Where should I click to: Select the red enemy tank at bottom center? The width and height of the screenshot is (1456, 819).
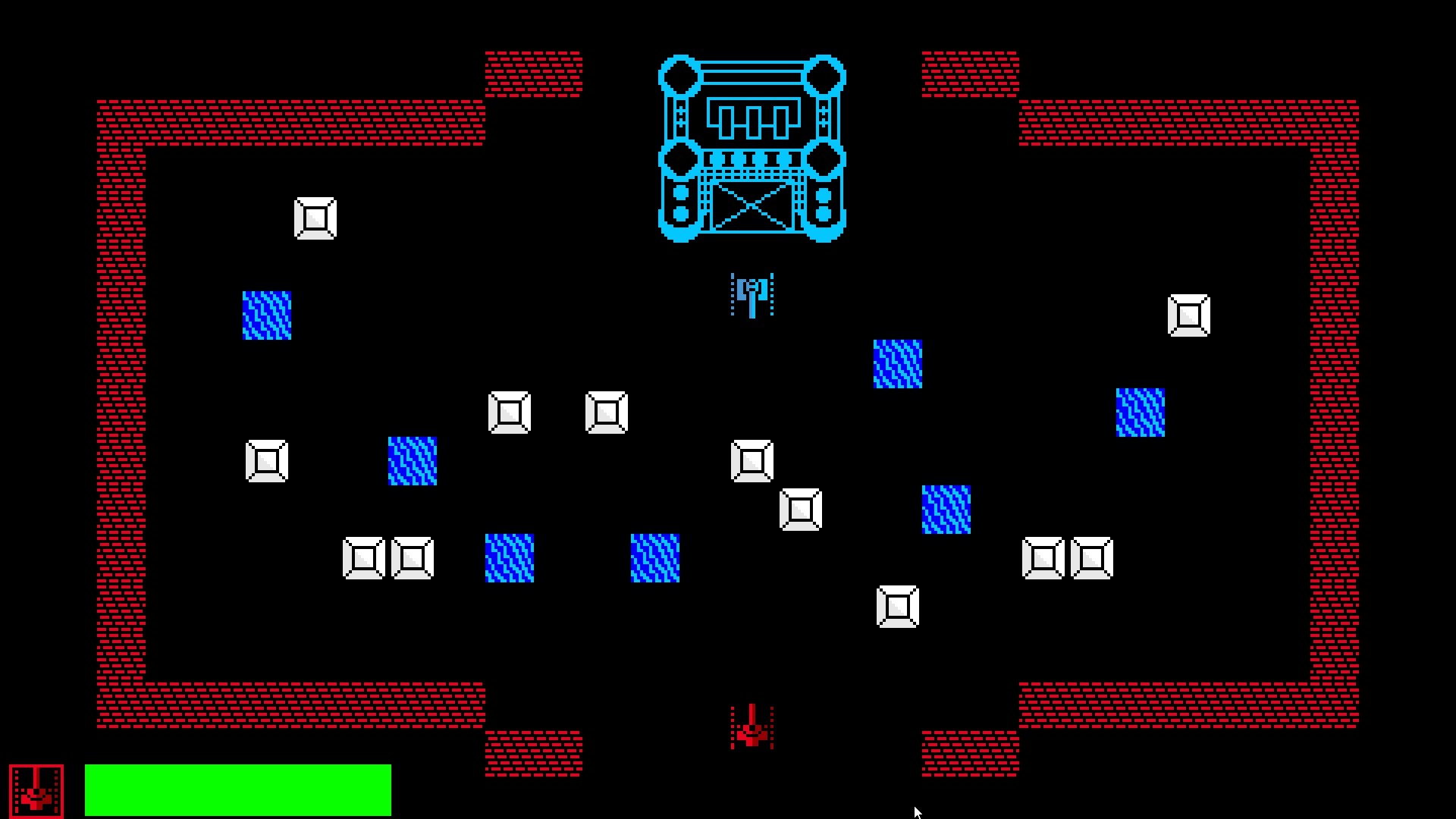tap(750, 730)
